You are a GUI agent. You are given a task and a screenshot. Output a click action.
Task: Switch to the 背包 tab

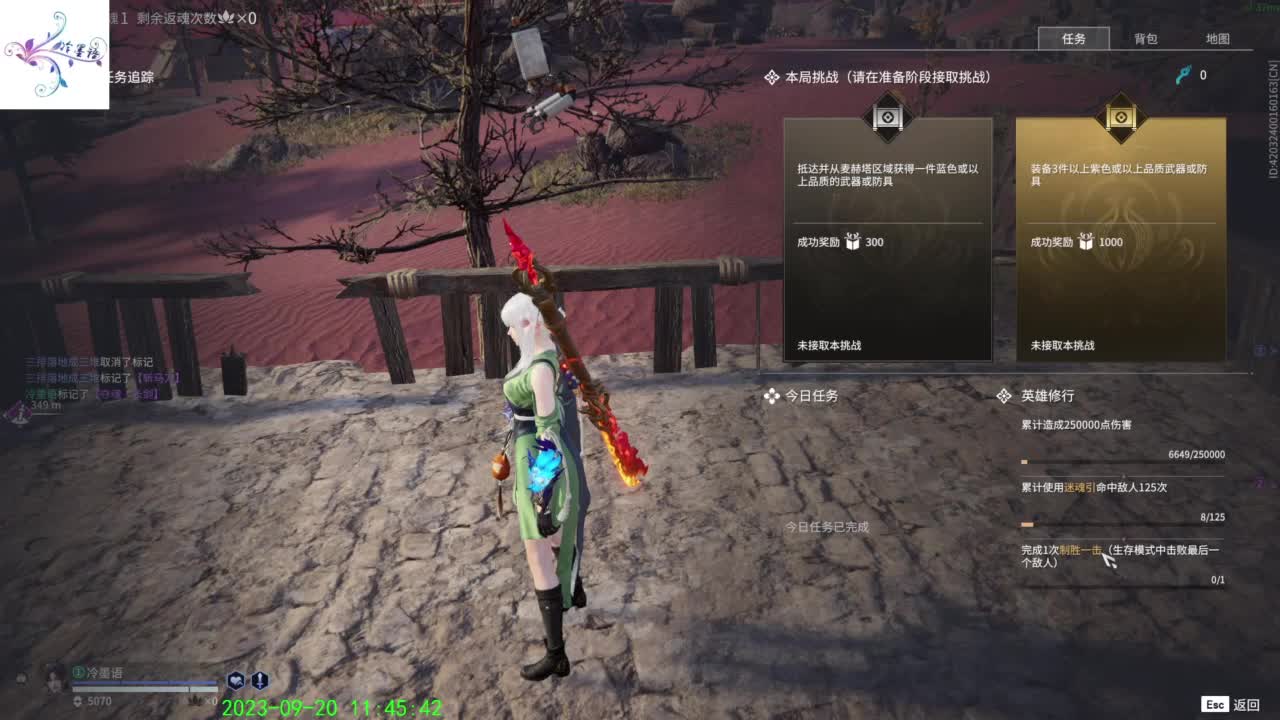click(1145, 39)
